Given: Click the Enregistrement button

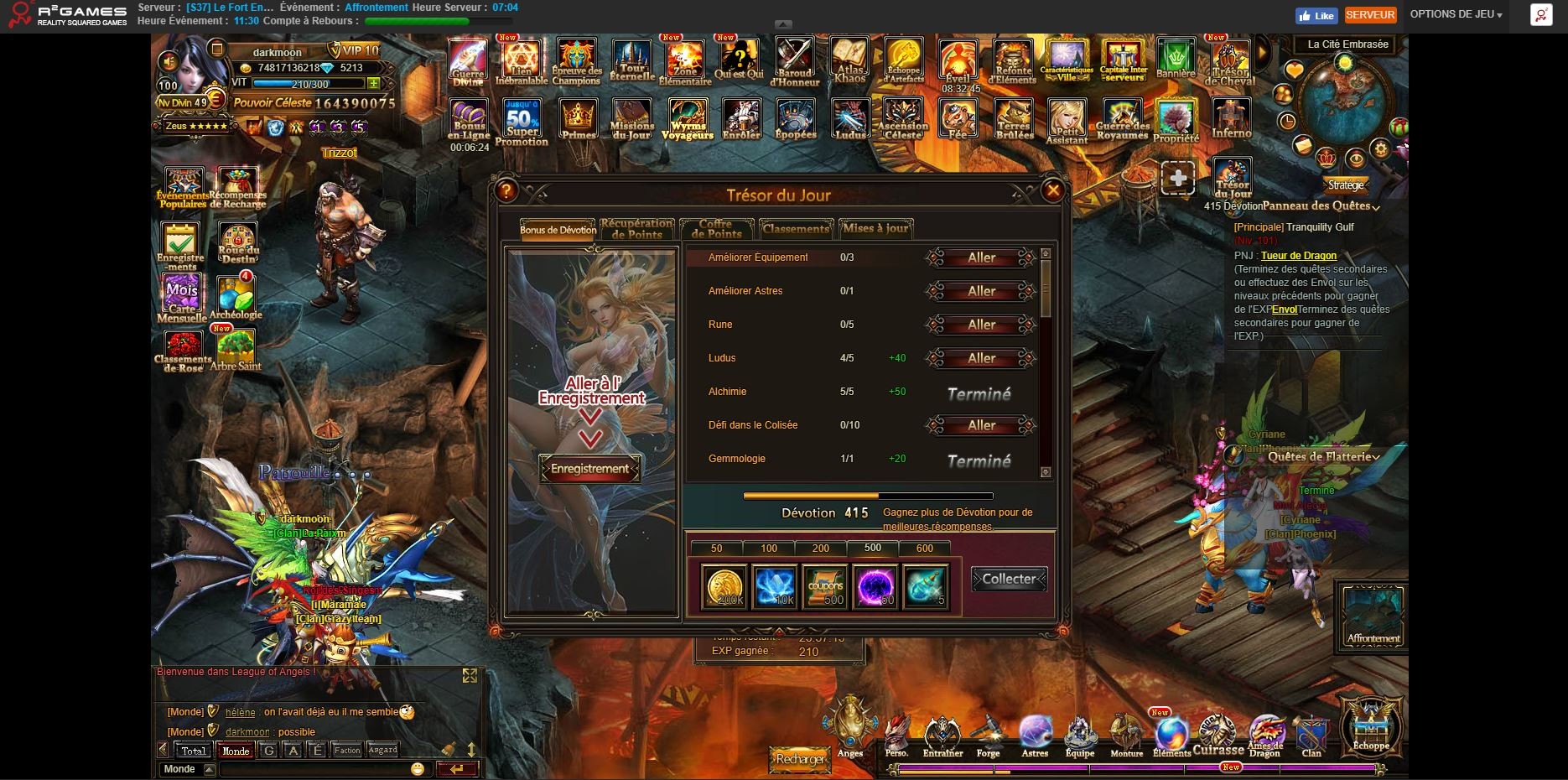Looking at the screenshot, I should click(589, 469).
